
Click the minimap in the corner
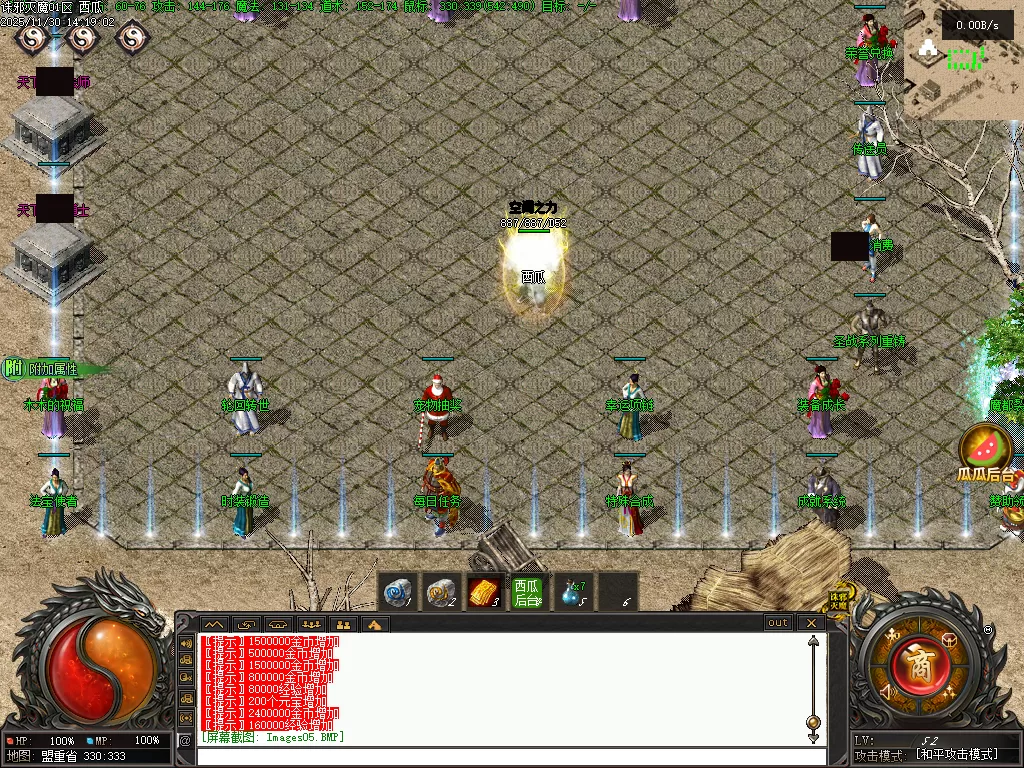pos(963,60)
